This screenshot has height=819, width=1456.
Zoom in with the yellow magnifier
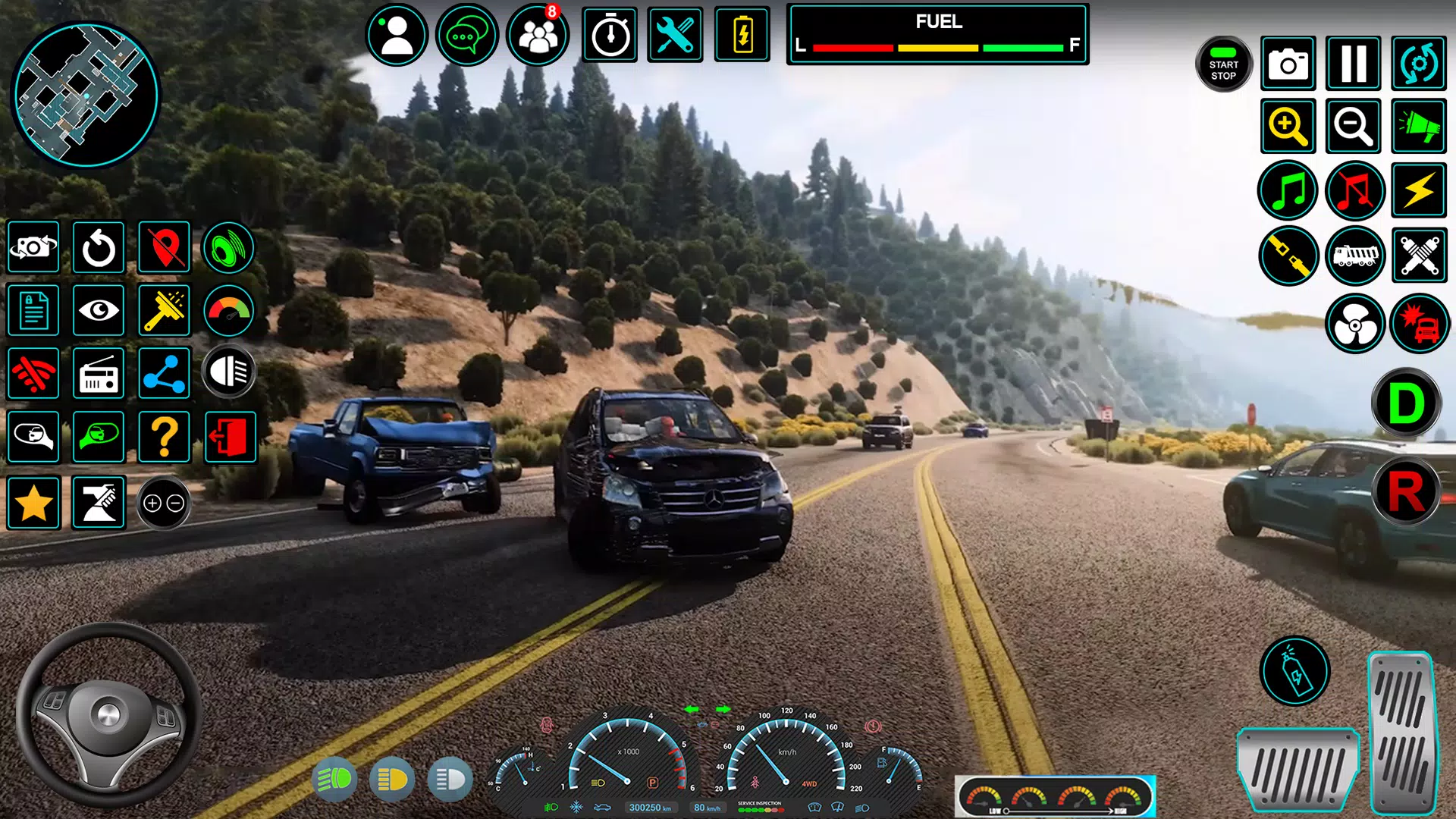pos(1288,126)
